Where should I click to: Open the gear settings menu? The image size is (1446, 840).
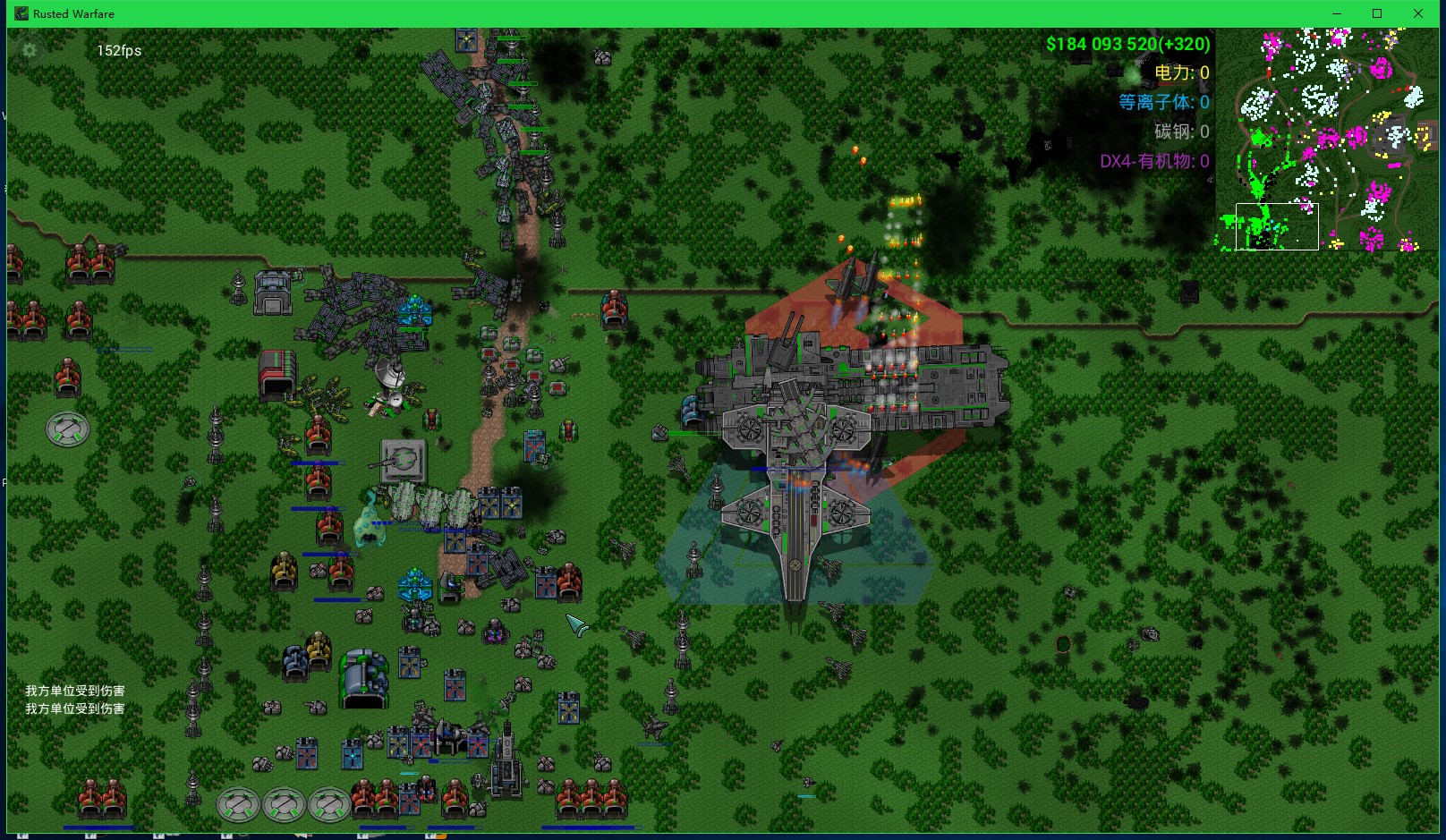pyautogui.click(x=30, y=50)
